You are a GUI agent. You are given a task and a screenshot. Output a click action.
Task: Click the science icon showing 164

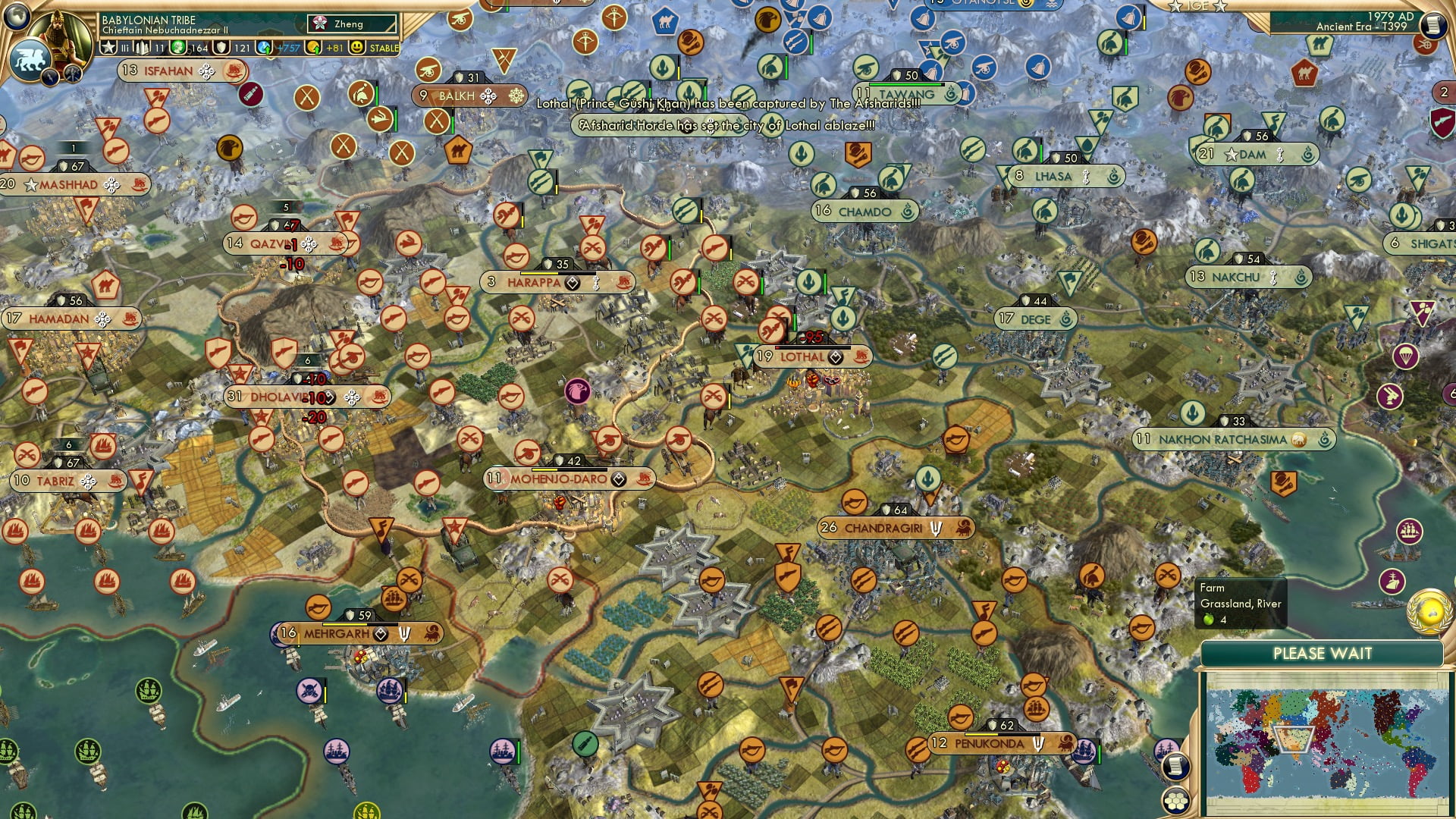[x=178, y=47]
